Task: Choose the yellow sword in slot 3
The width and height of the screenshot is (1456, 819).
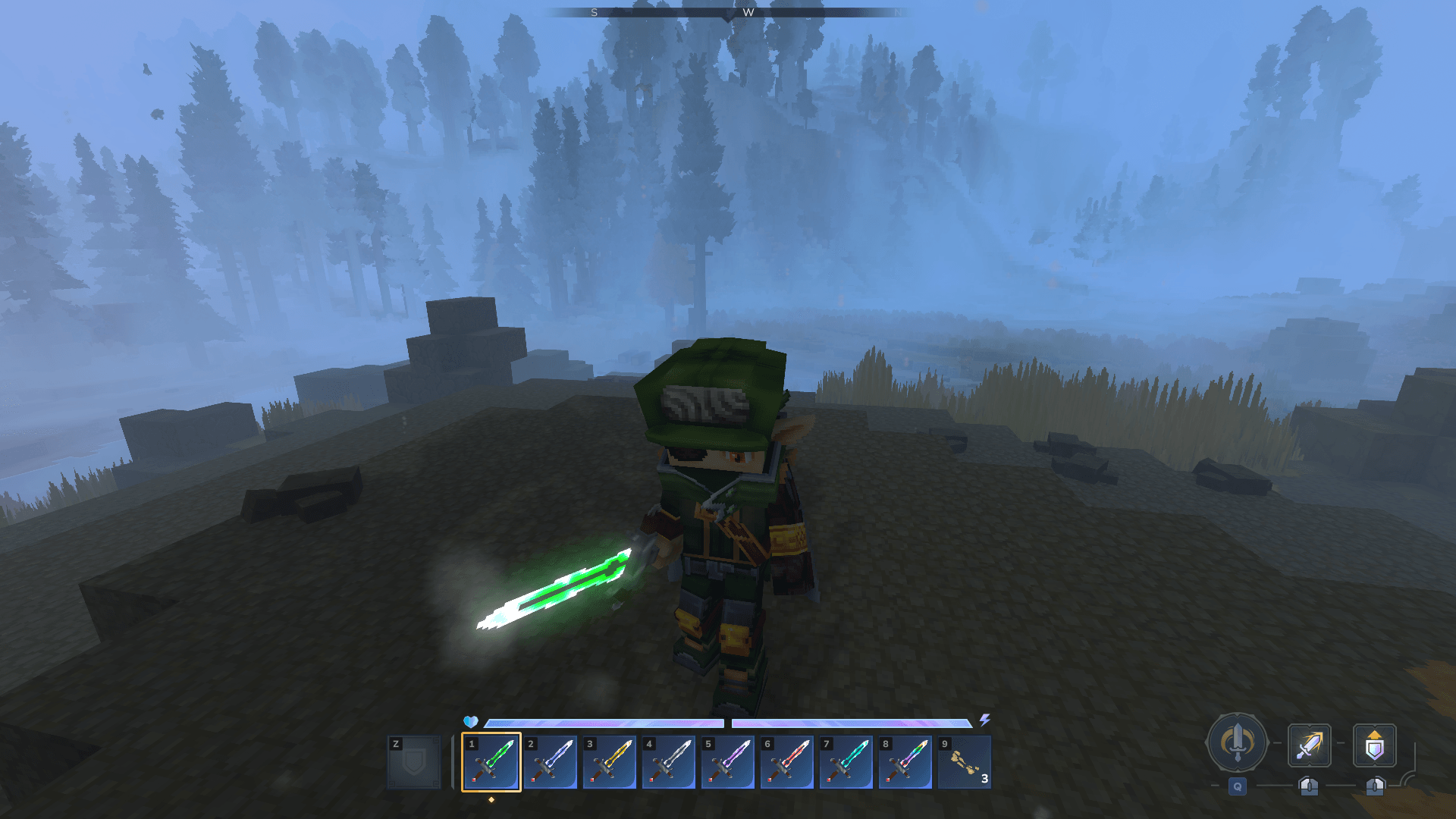Action: click(610, 762)
